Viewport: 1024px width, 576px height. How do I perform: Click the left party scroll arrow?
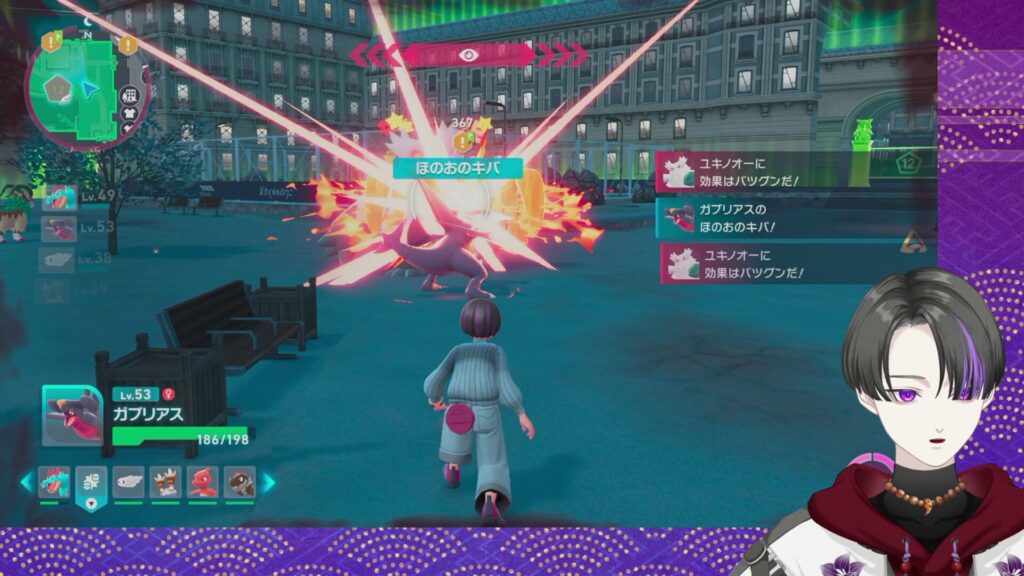[x=26, y=482]
